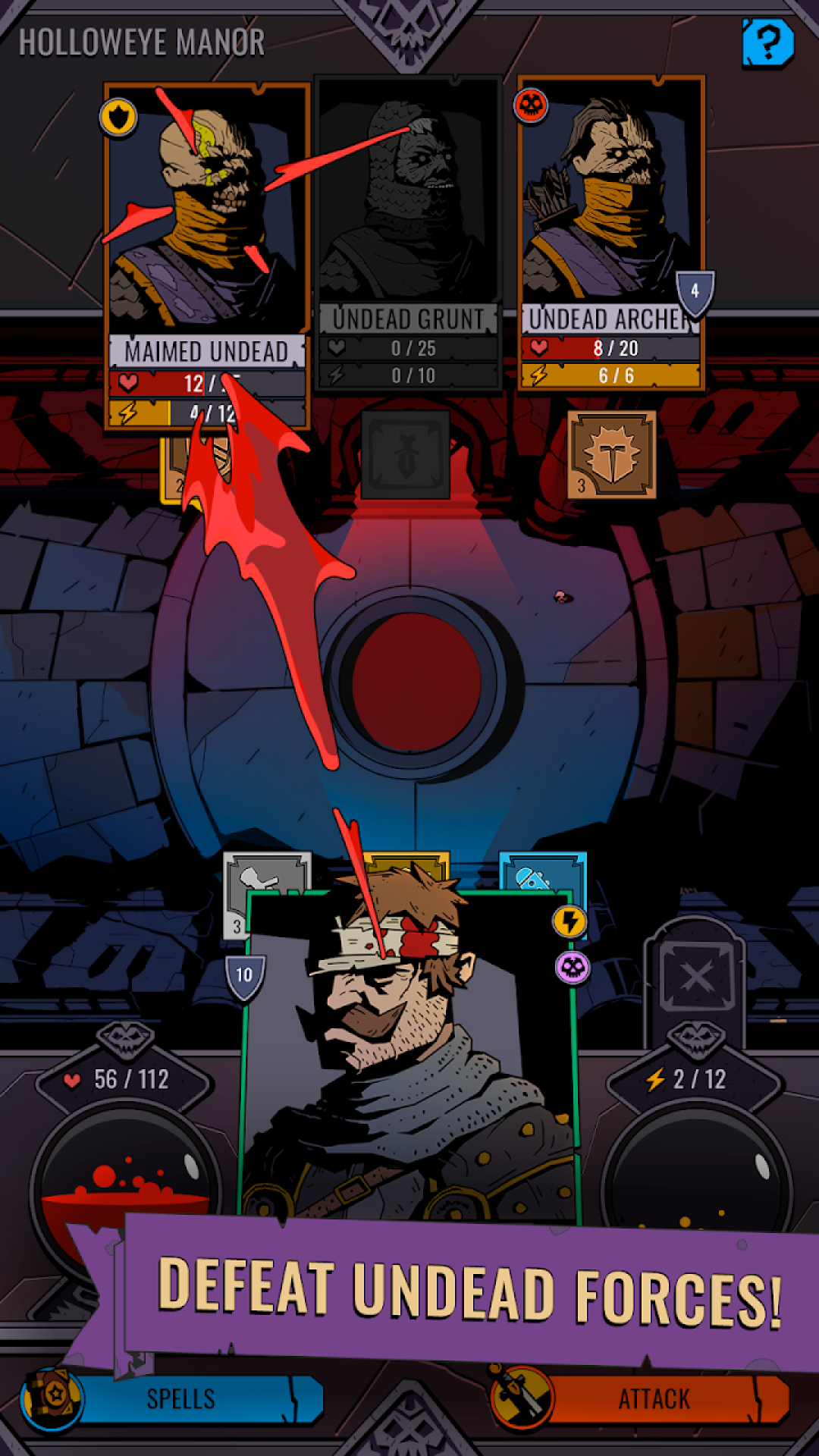Inspect the purple skull status icon
819x1456 pixels.
[x=573, y=968]
